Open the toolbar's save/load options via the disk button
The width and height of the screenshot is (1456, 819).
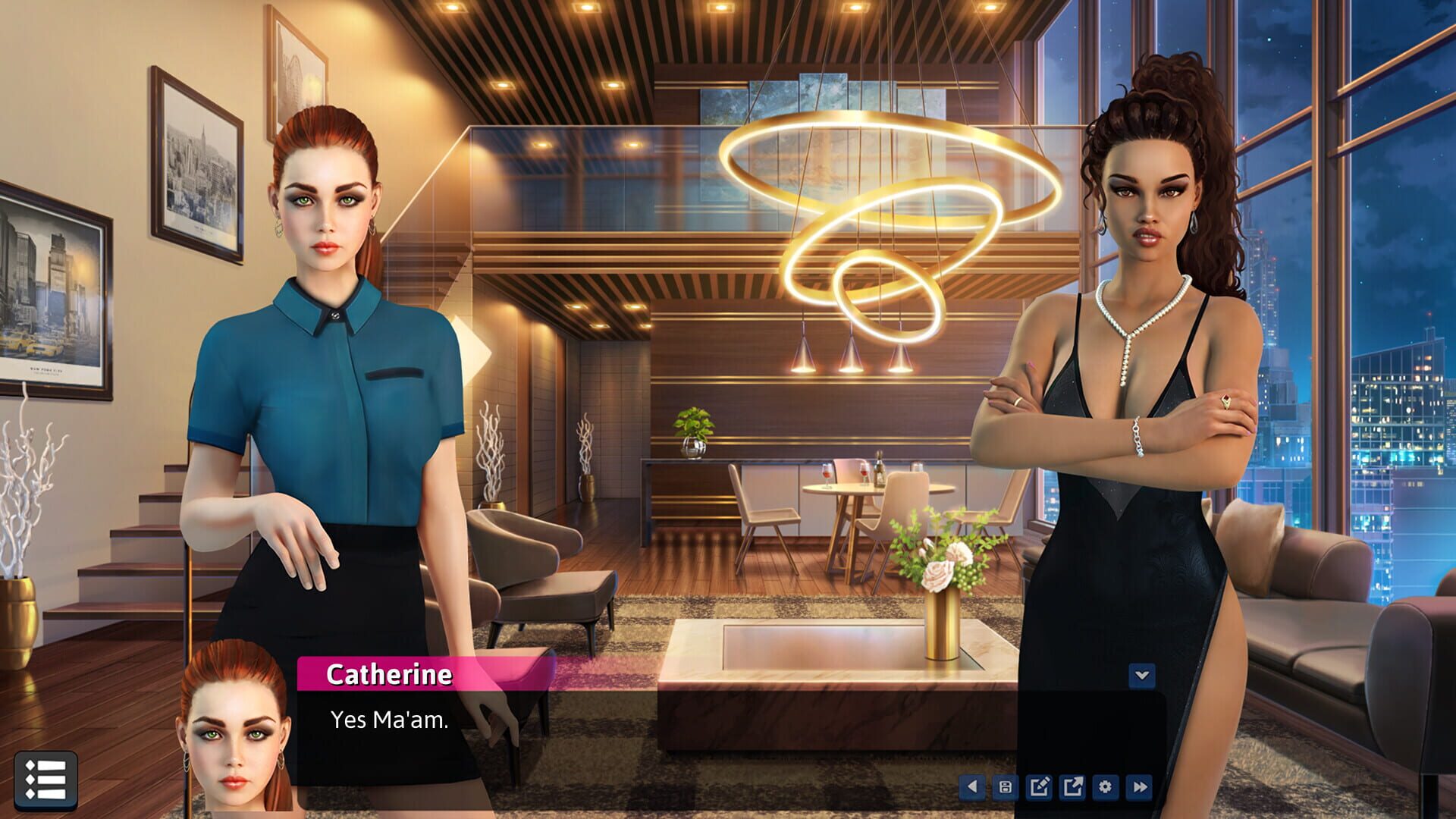point(1006,787)
